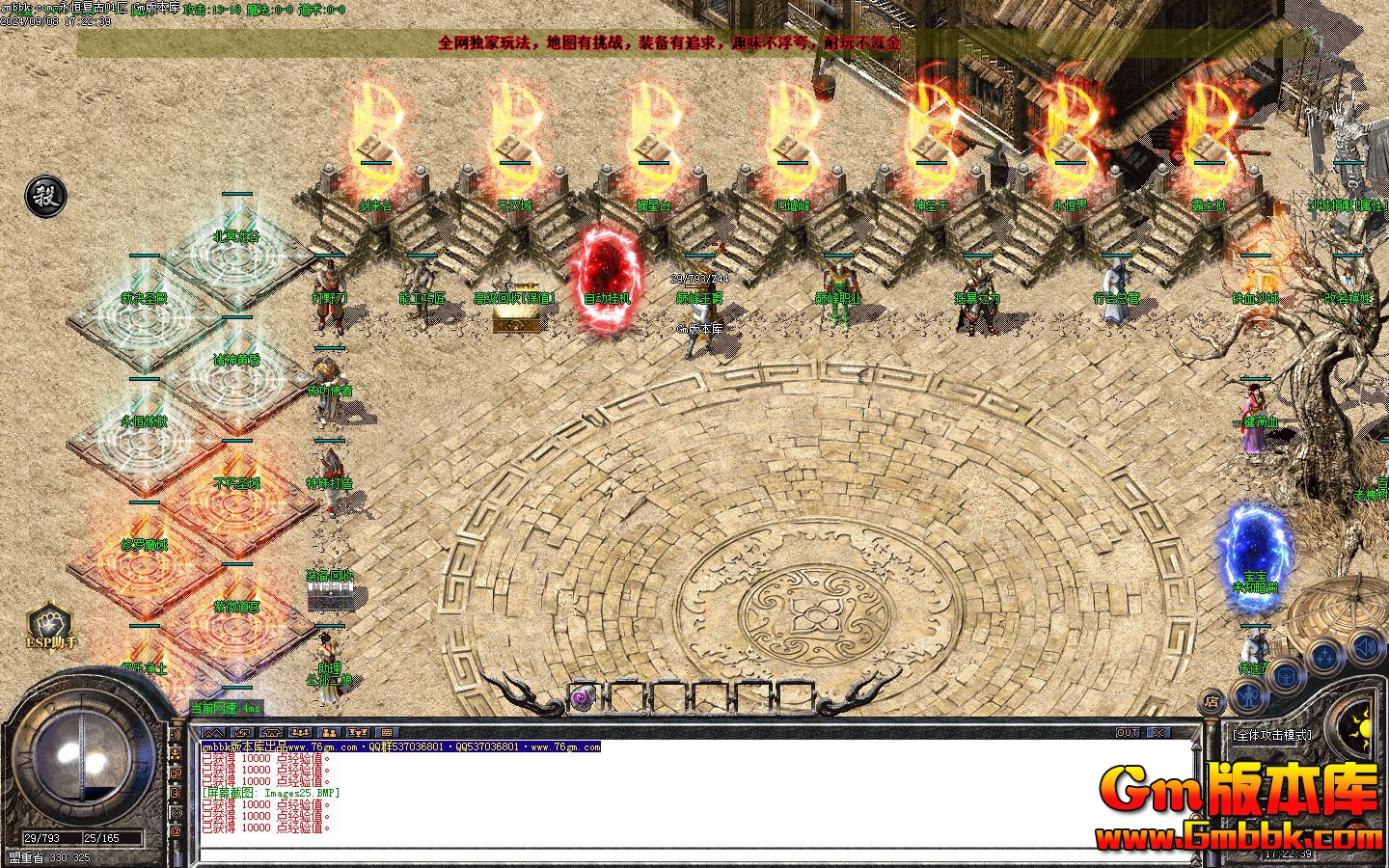Open the bag round button

click(x=1284, y=677)
